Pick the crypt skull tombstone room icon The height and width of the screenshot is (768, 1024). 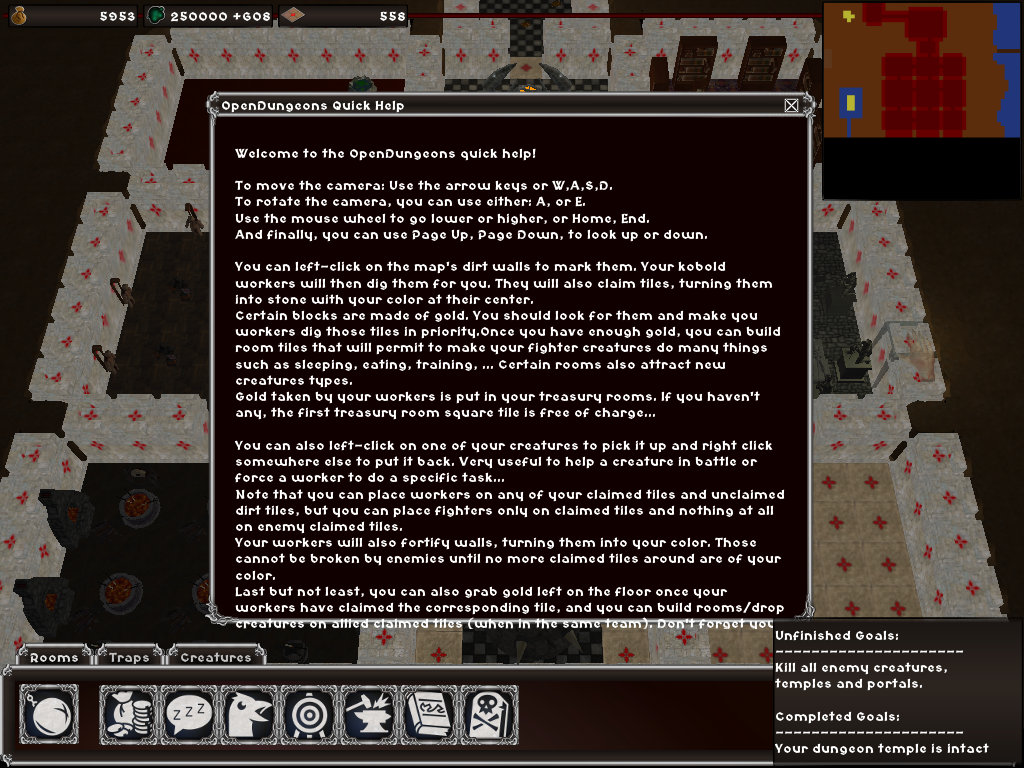489,714
